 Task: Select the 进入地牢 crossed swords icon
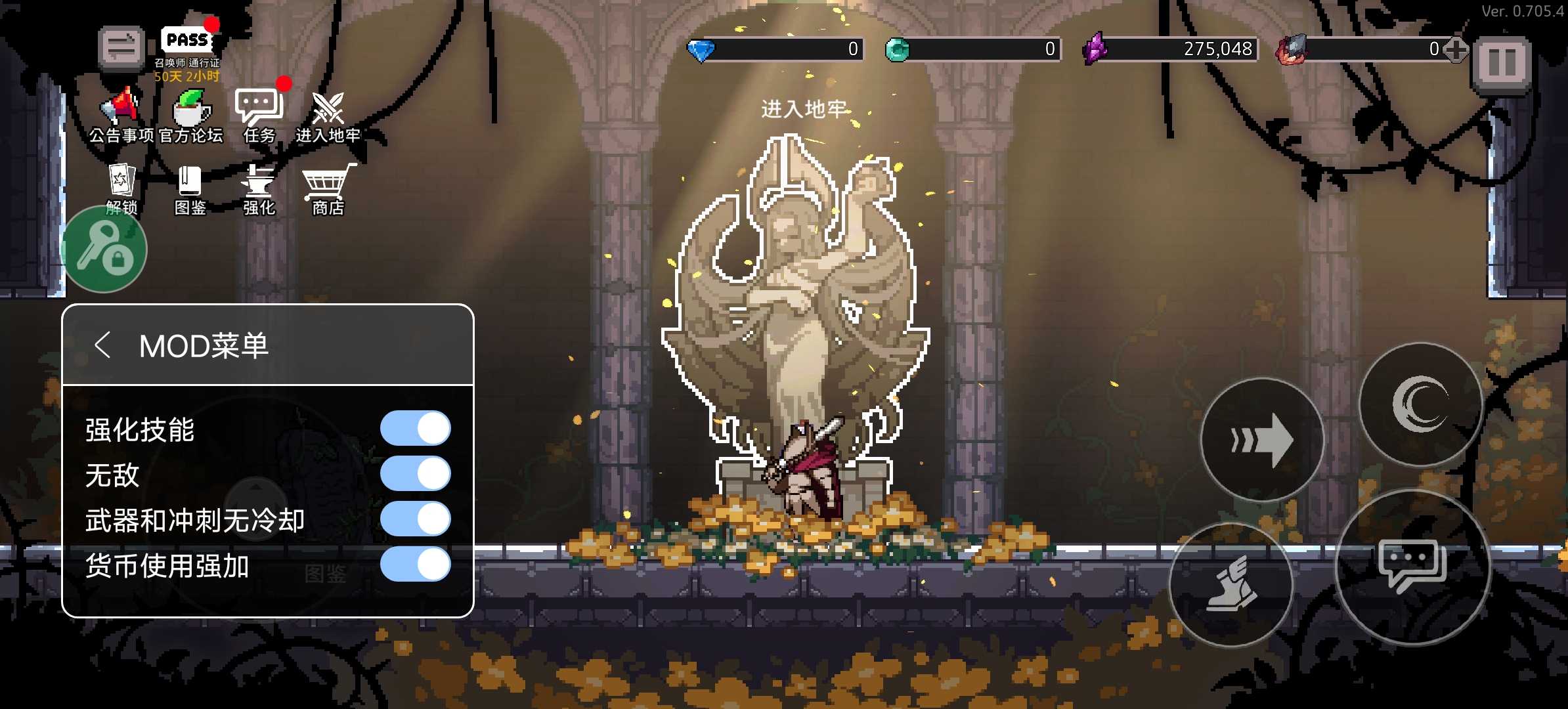328,110
